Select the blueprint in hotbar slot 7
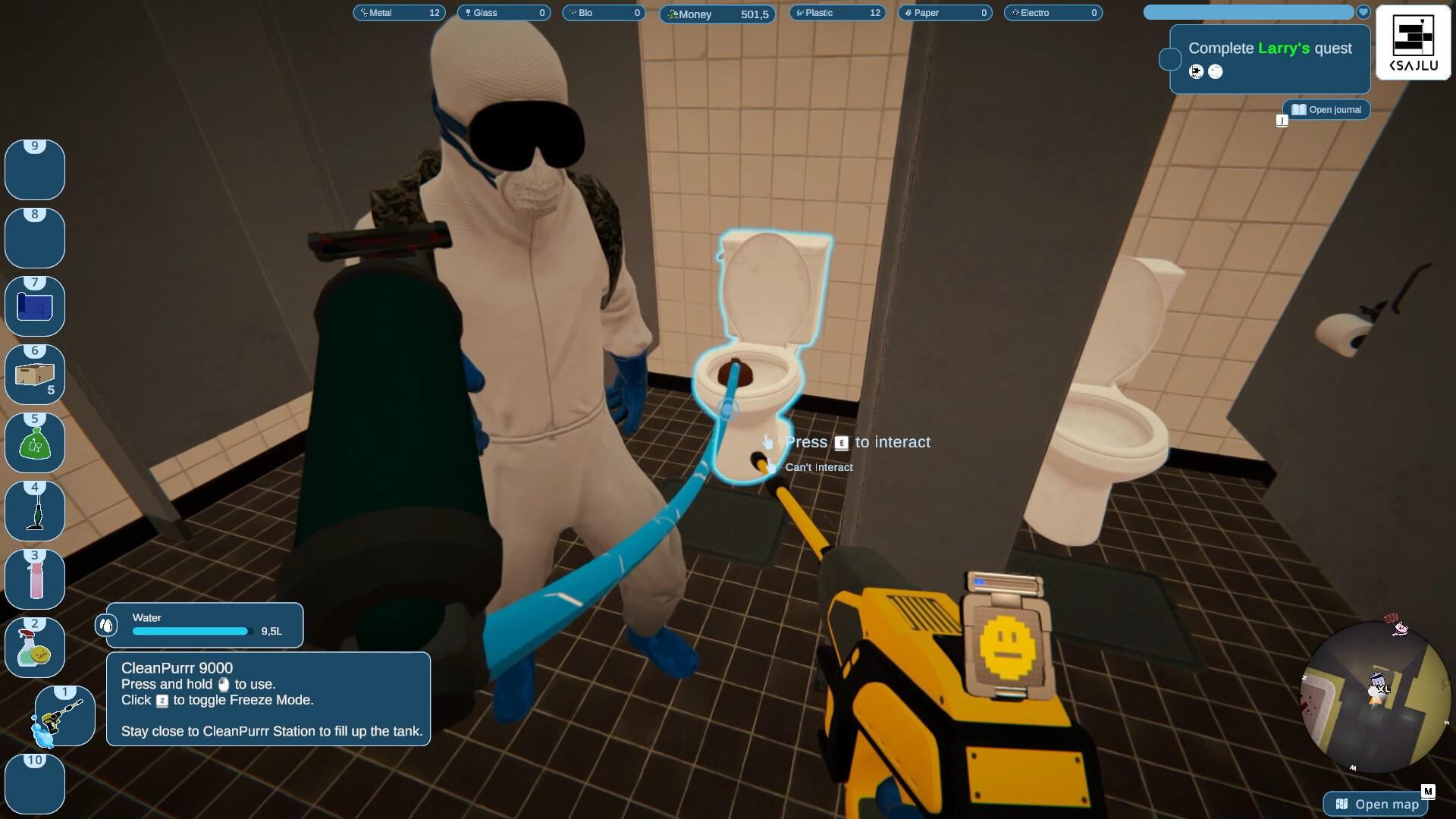Screen dimensions: 1456x819 tap(35, 306)
